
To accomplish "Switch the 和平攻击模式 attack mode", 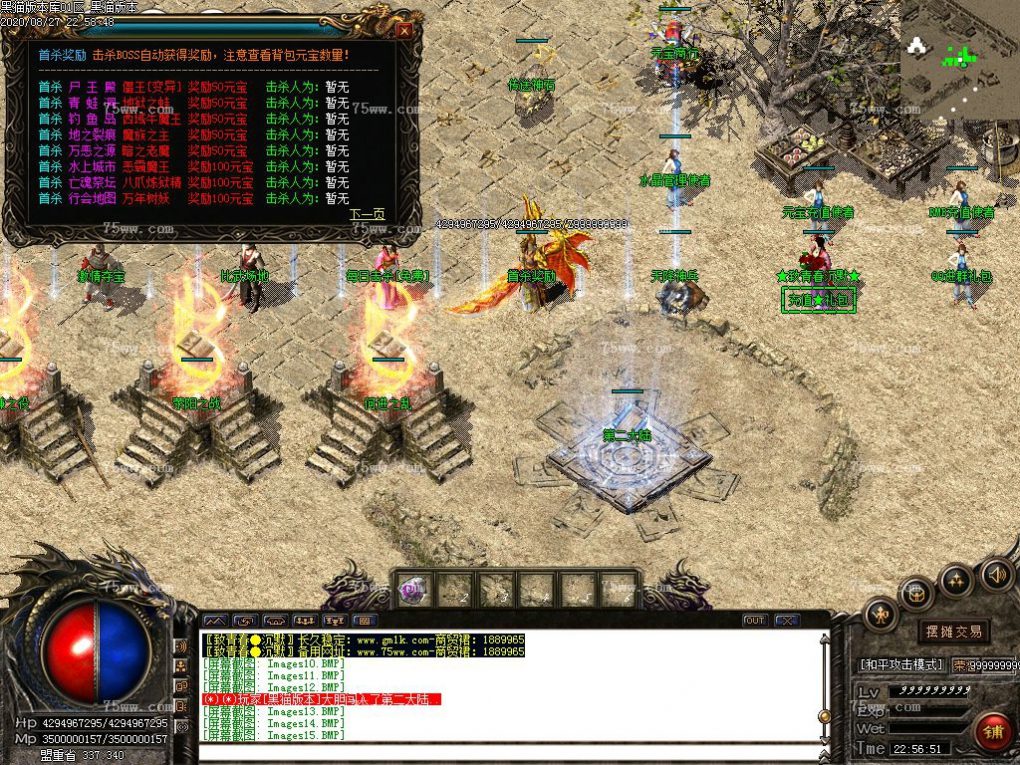I will click(x=900, y=664).
